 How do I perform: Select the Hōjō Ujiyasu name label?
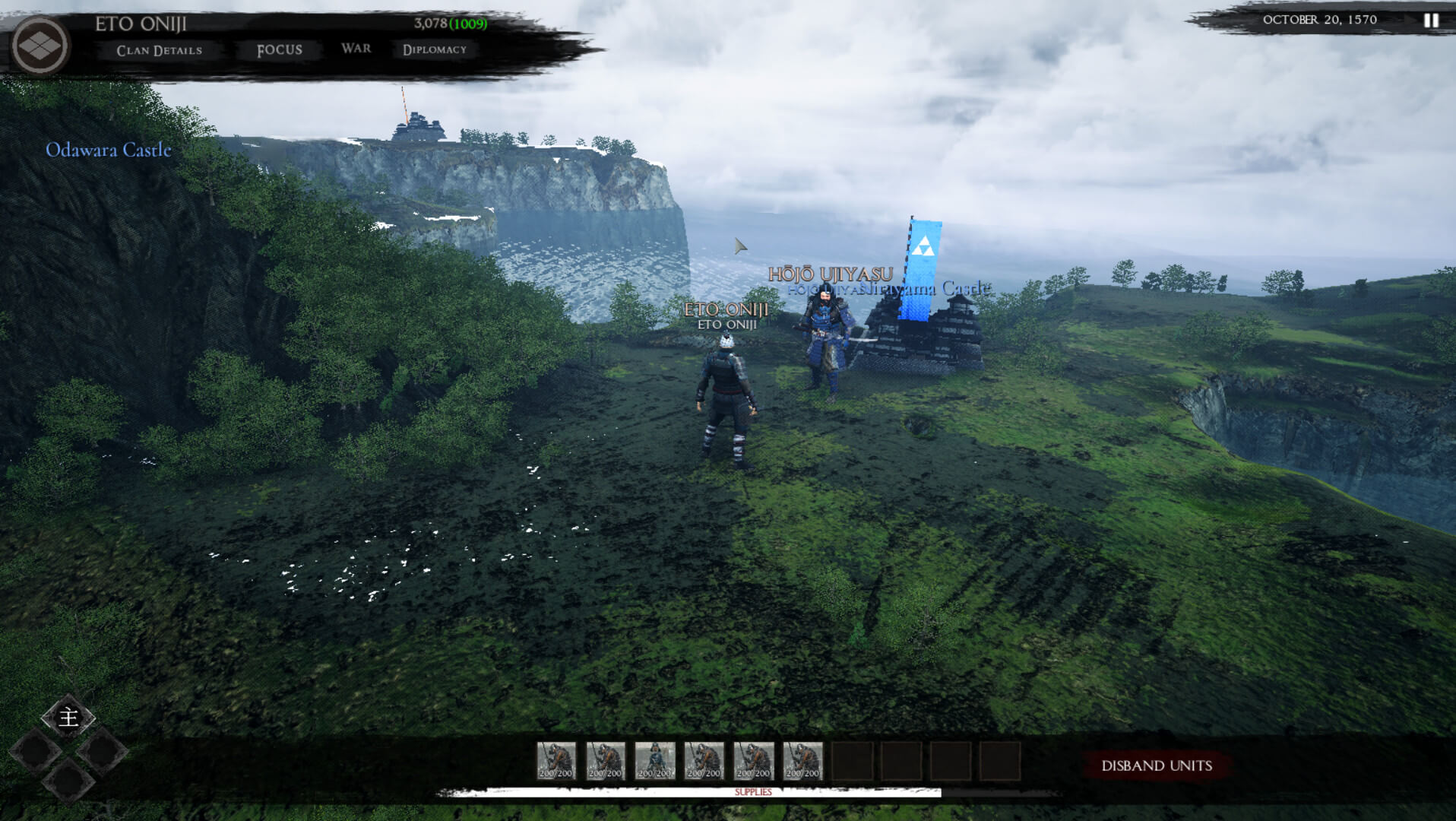[x=830, y=274]
